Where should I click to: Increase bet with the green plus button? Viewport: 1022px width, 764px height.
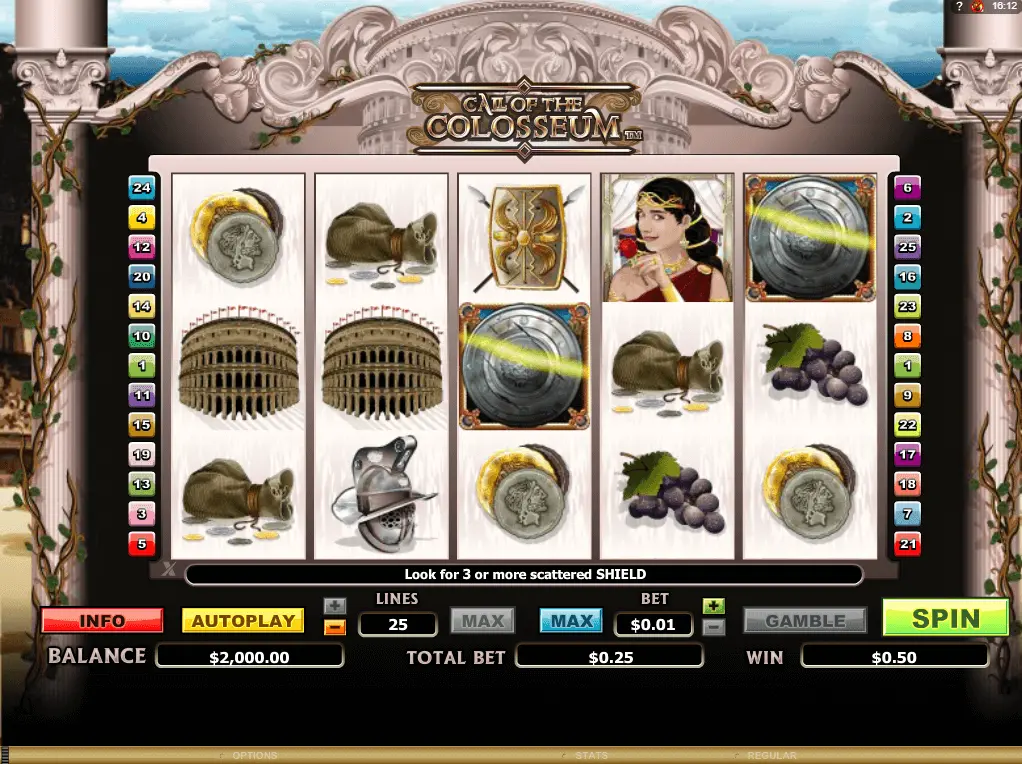pyautogui.click(x=713, y=606)
